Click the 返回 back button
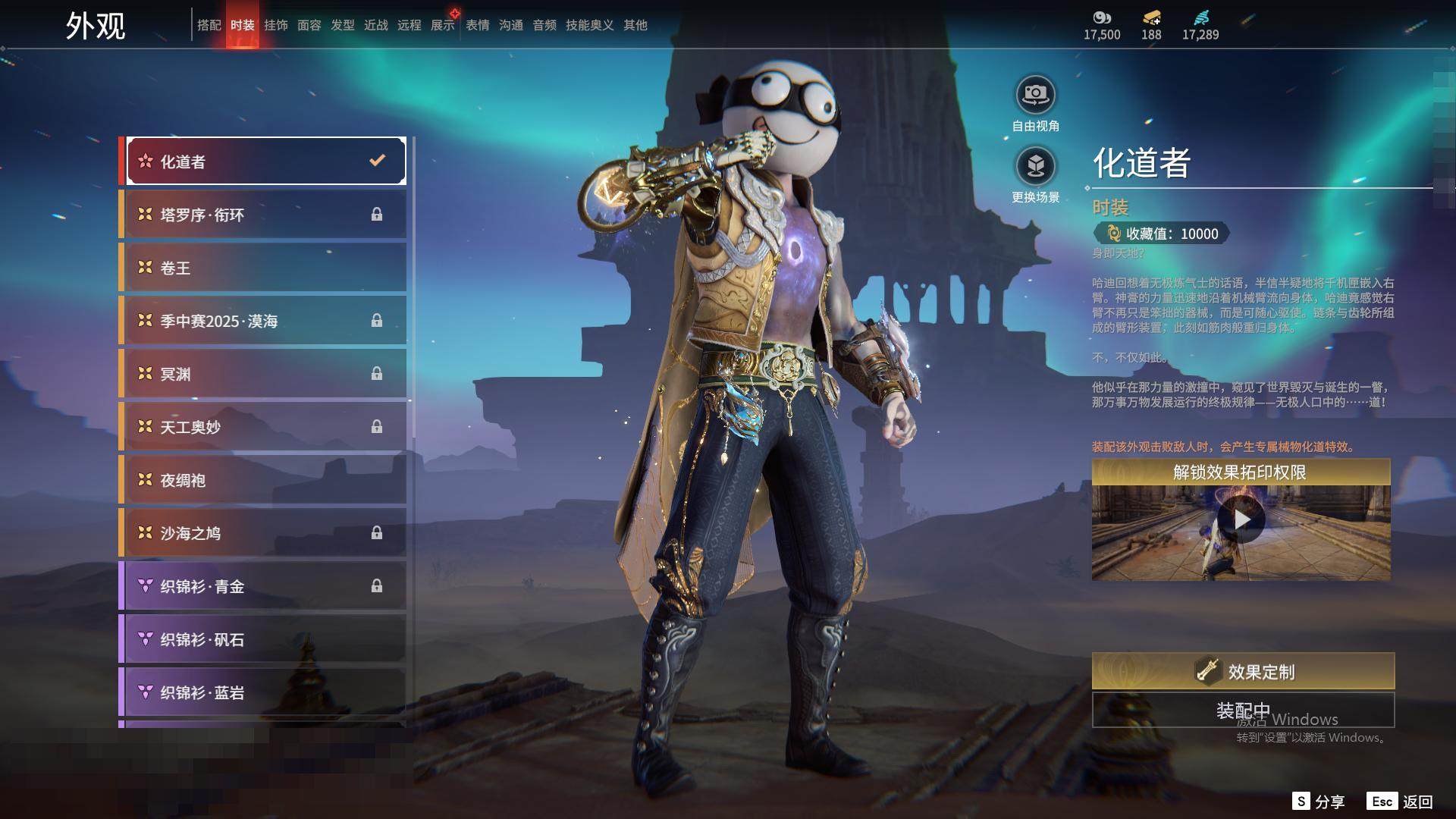 coord(1401,802)
